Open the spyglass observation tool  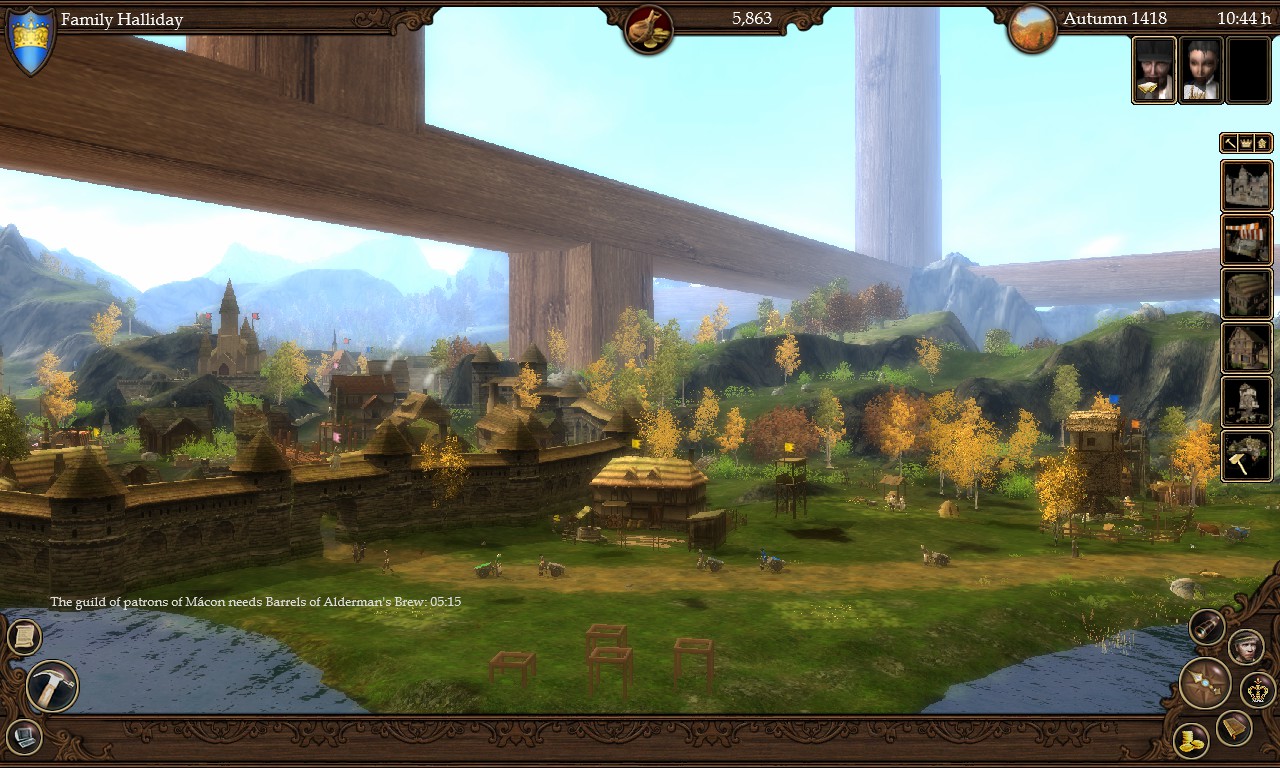1205,626
